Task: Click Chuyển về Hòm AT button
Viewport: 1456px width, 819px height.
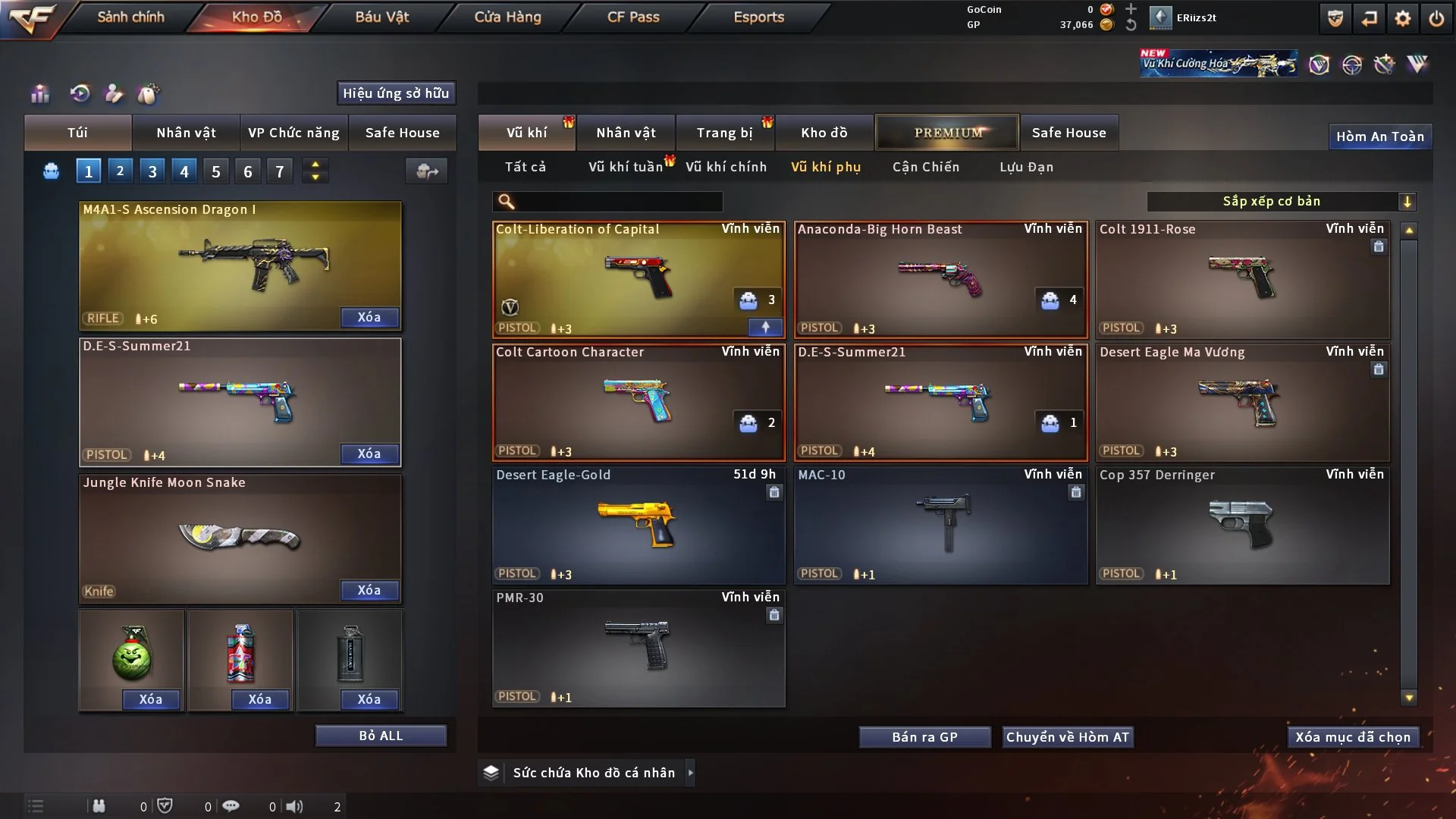Action: (1068, 737)
